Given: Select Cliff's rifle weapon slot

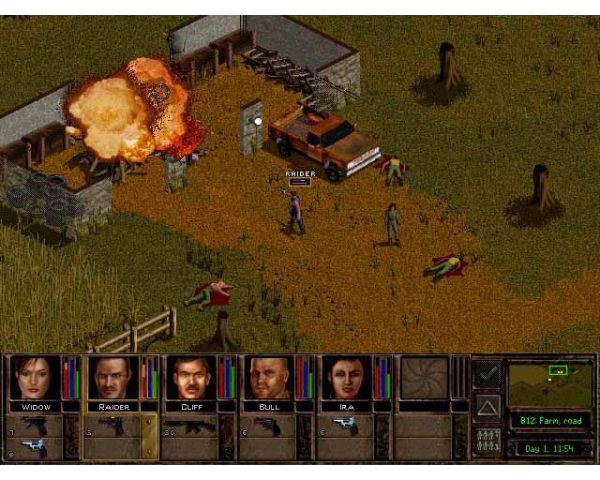Looking at the screenshot, I should 190,426.
